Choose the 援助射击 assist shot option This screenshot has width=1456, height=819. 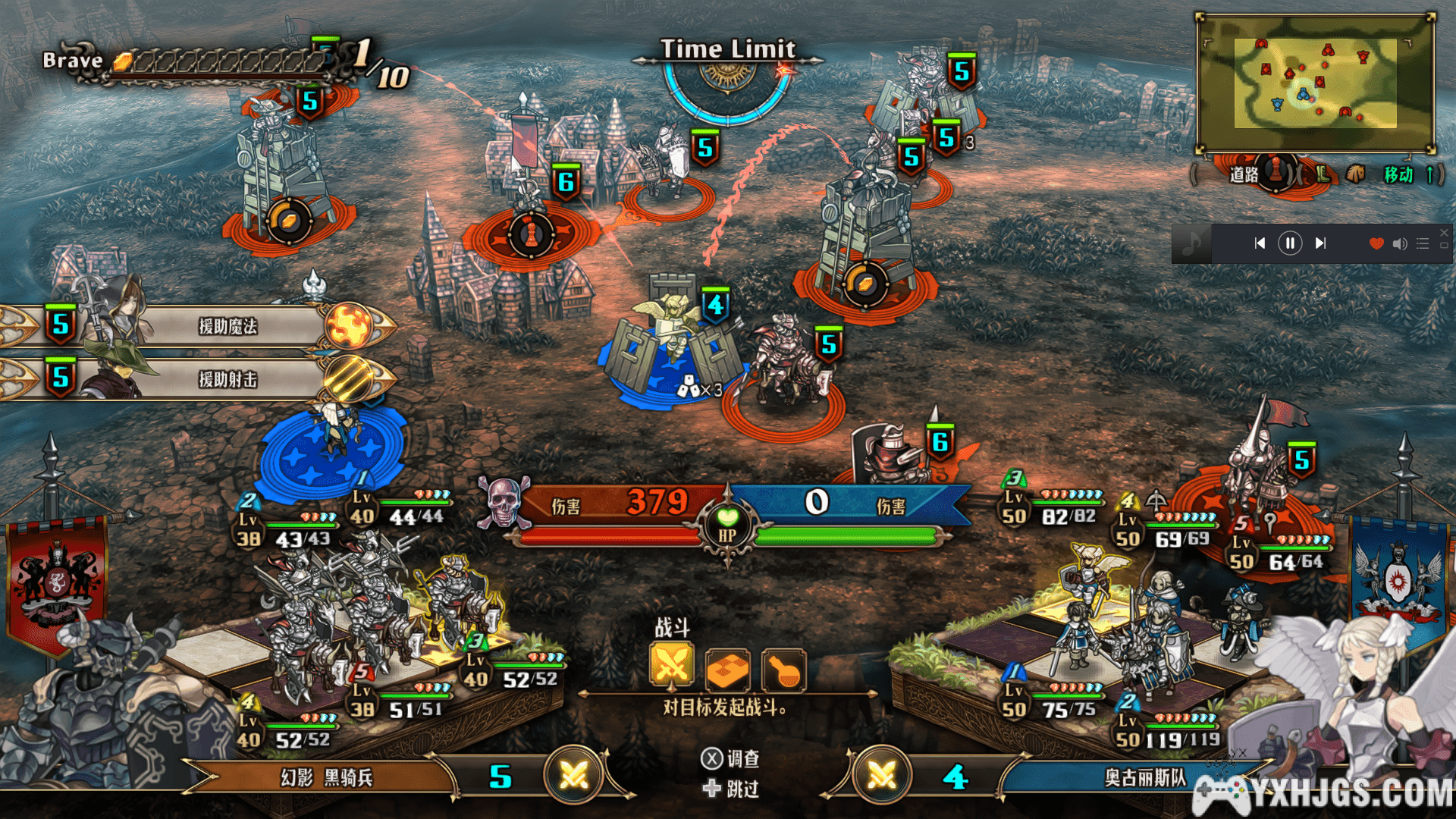[227, 379]
